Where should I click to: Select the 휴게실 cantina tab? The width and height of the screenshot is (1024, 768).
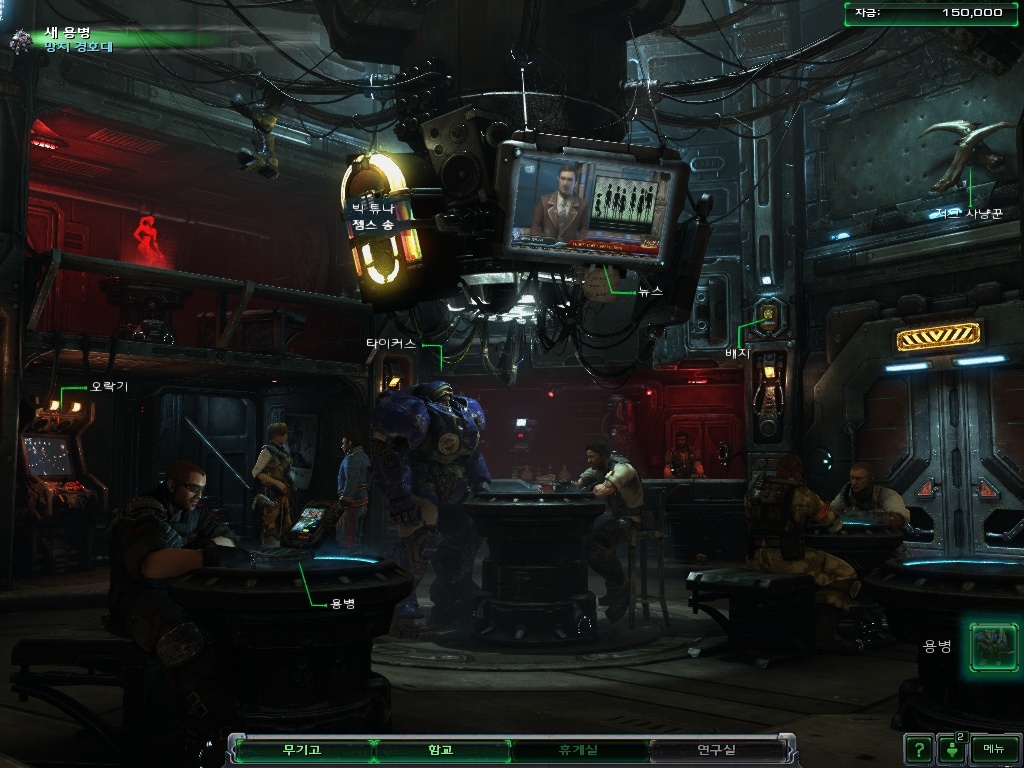coord(578,749)
